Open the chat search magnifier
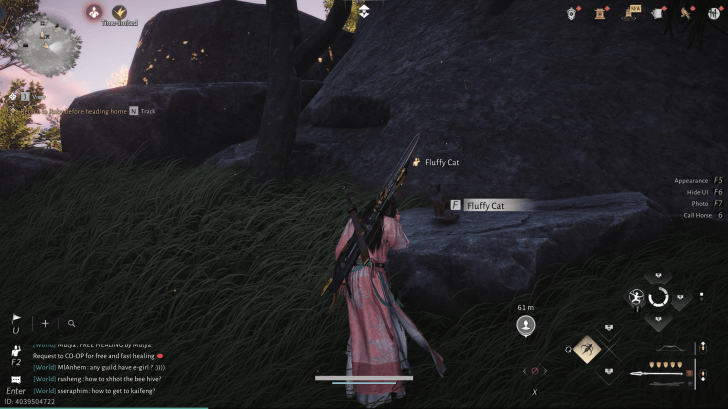This screenshot has height=409, width=728. pos(71,324)
